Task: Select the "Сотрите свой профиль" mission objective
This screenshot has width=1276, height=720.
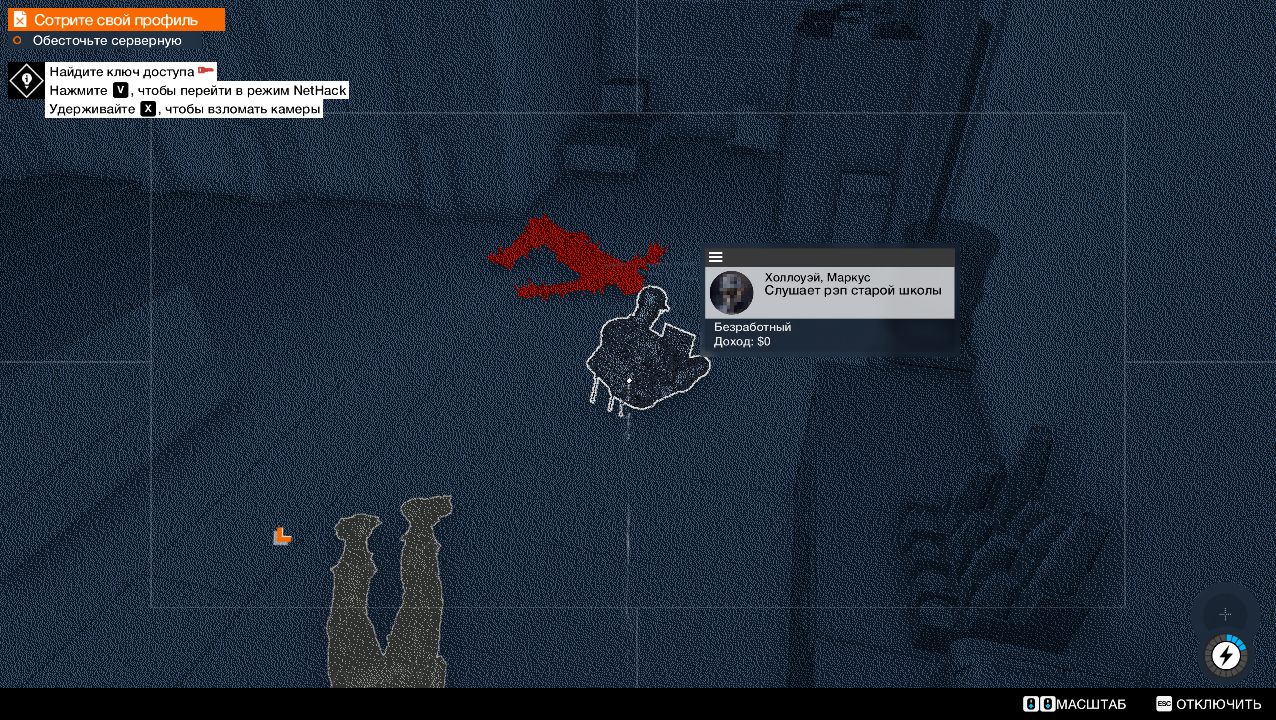Action: pyautogui.click(x=116, y=20)
